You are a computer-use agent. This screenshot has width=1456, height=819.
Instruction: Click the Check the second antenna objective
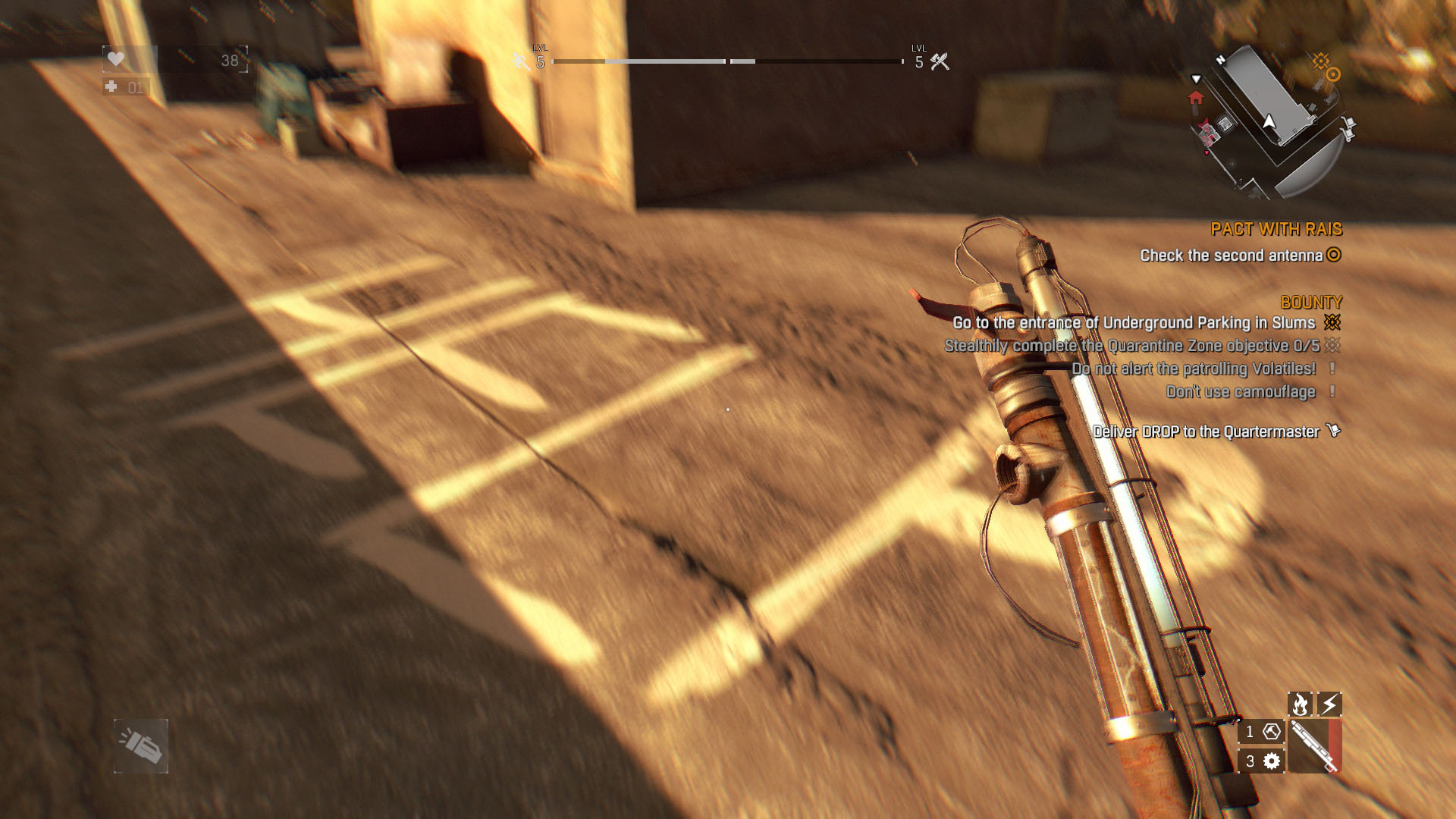pyautogui.click(x=1231, y=256)
